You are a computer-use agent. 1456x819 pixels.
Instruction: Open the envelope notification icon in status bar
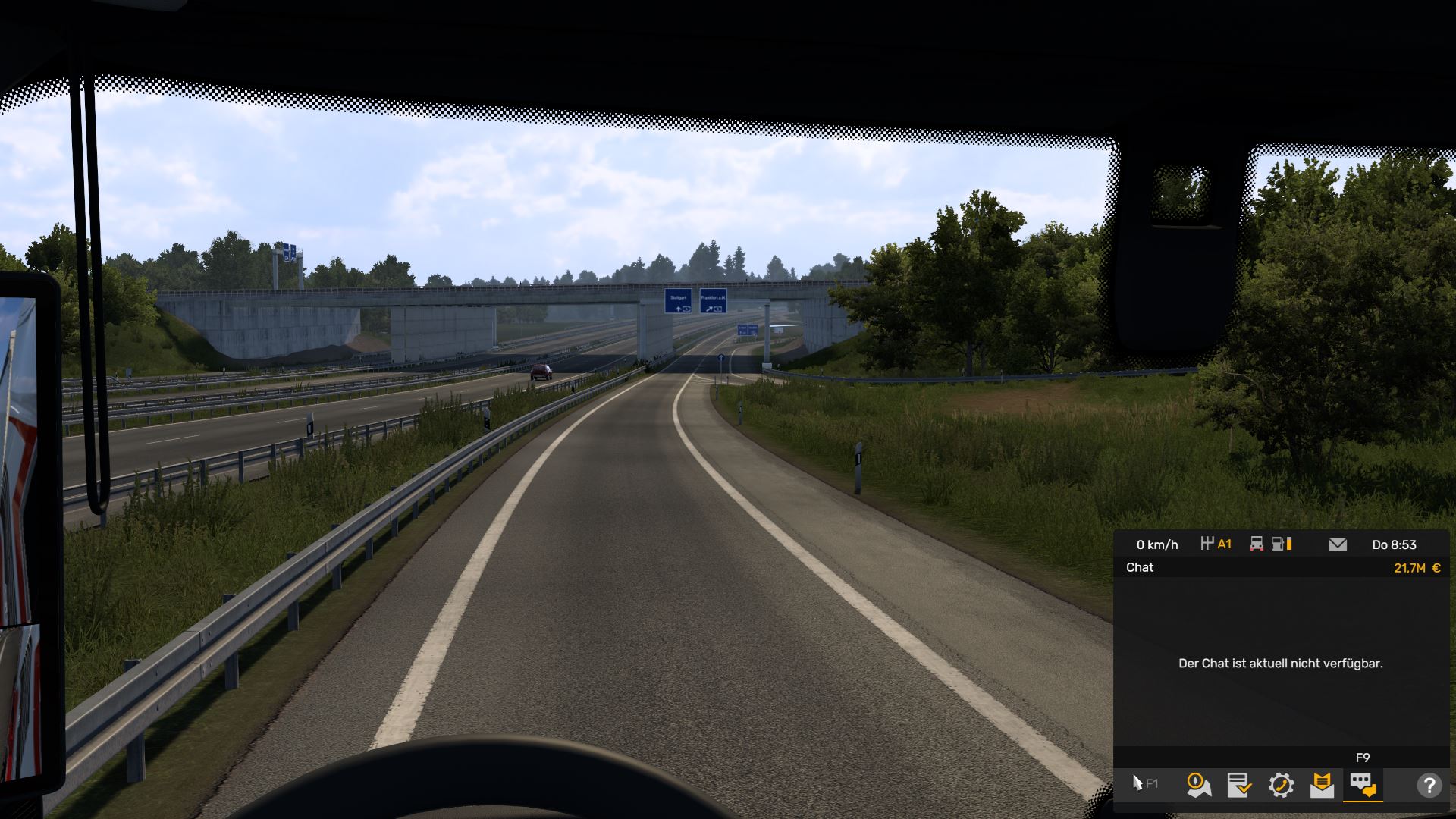[x=1338, y=544]
